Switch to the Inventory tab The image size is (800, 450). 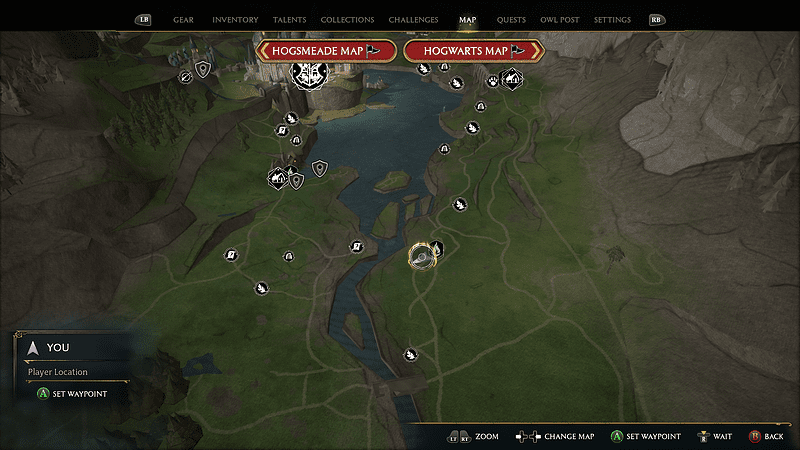235,20
